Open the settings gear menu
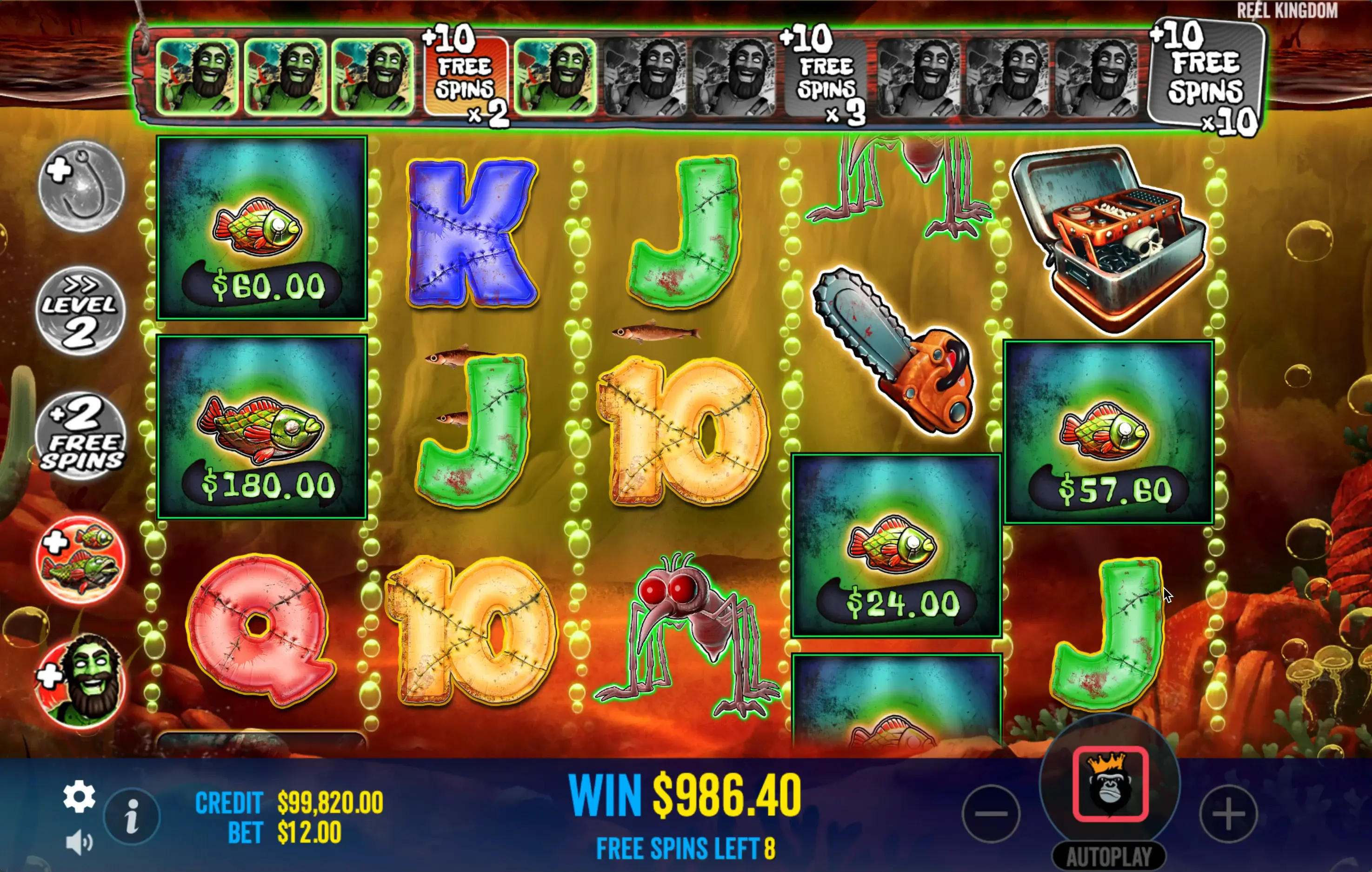Viewport: 1372px width, 872px height. (79, 796)
